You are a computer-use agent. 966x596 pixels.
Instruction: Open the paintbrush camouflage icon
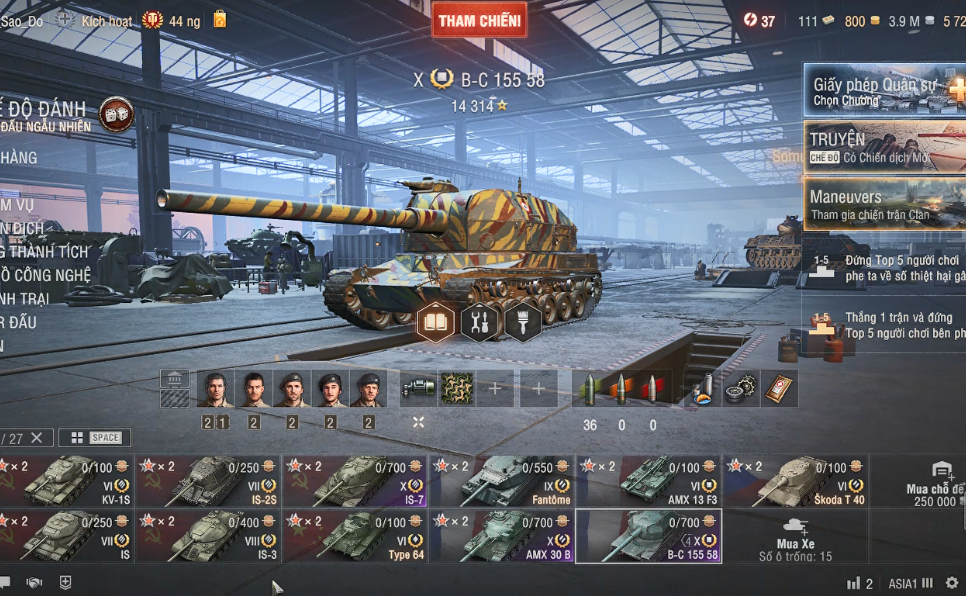point(523,322)
